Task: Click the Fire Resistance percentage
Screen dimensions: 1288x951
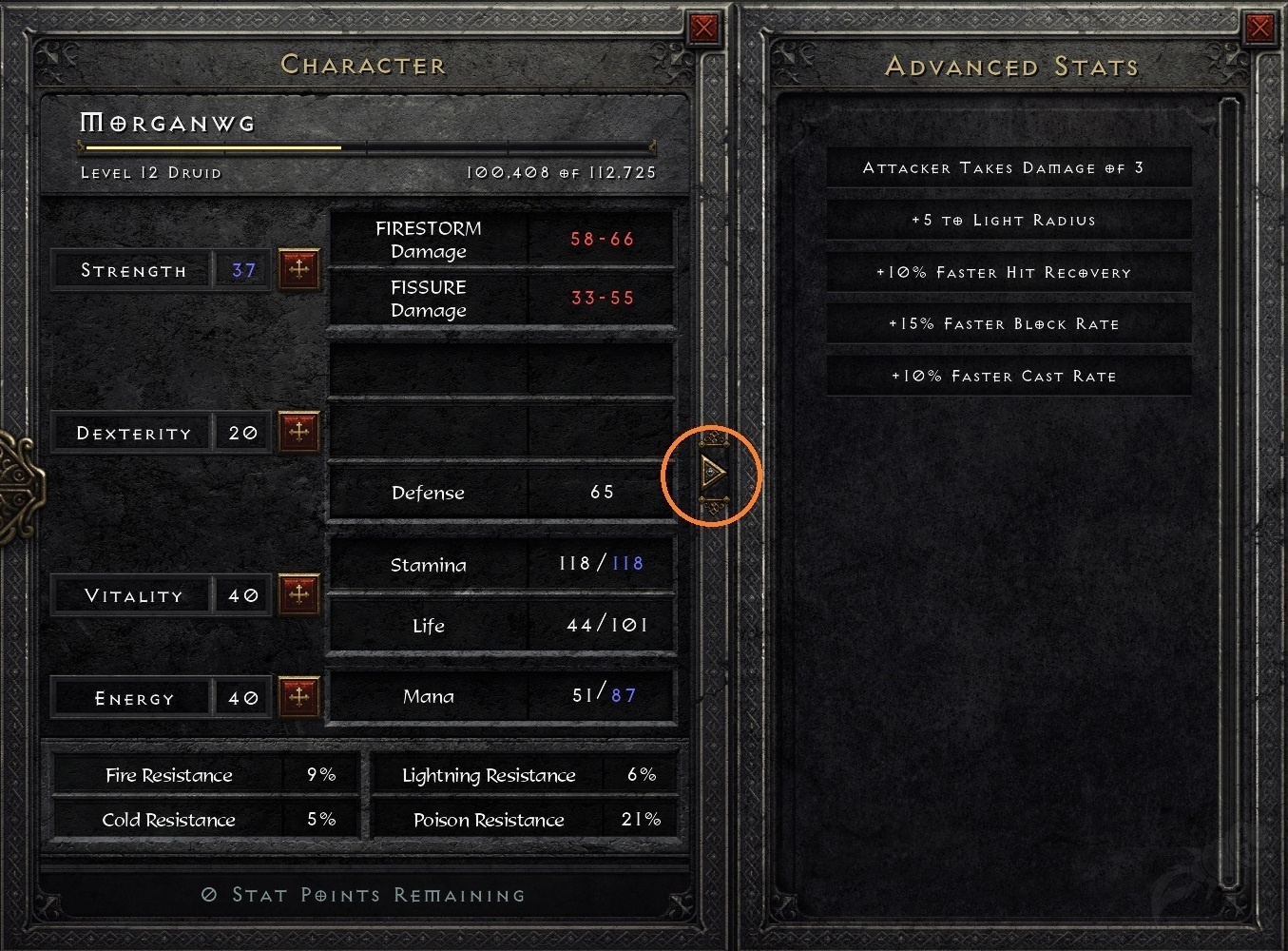Action: [x=320, y=774]
